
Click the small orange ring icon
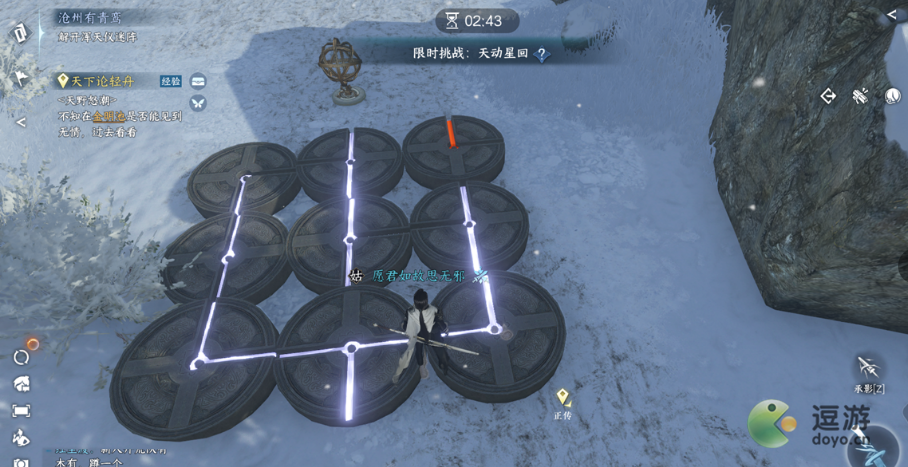33,343
